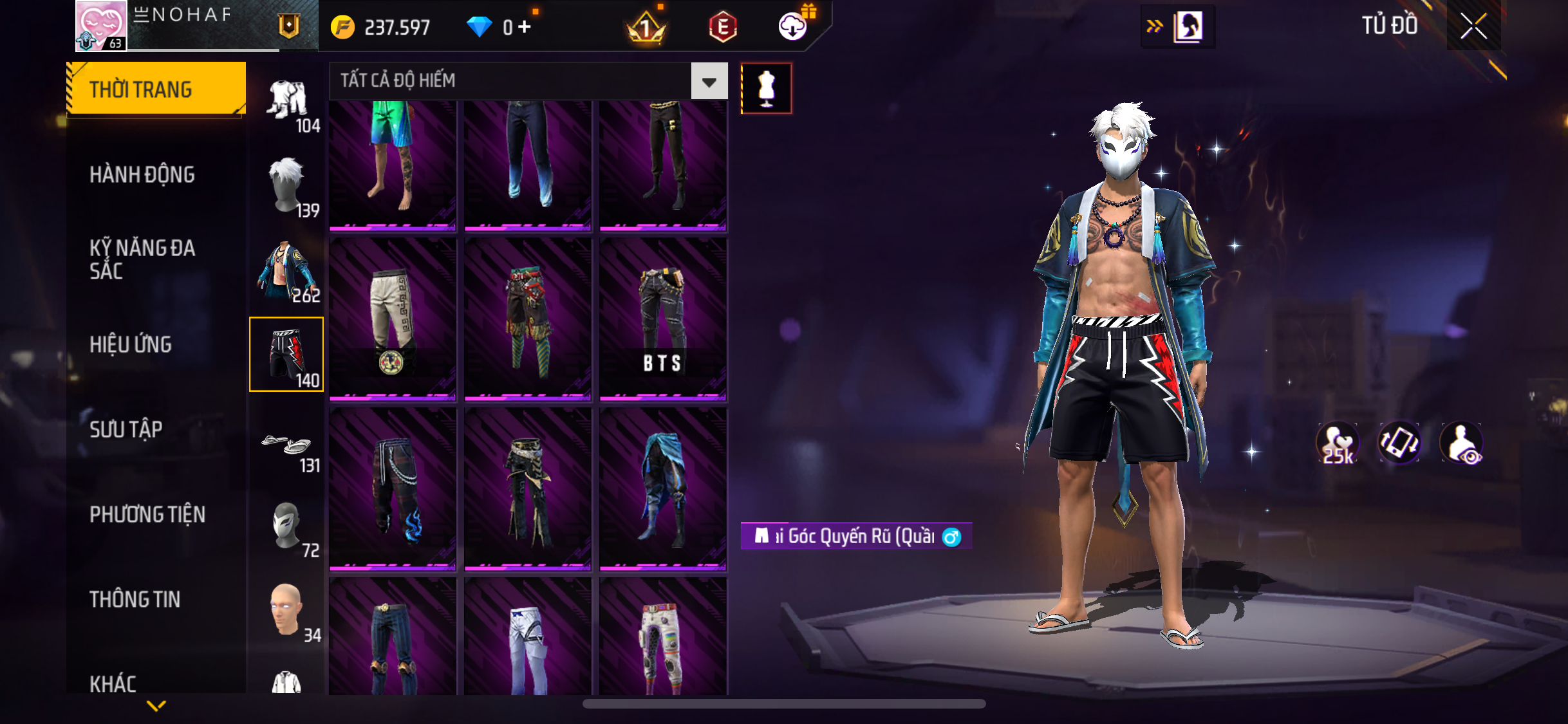Screen dimensions: 1568x724
Task: Close the Tủ Đồ wardrobe screen
Action: pos(1473,26)
